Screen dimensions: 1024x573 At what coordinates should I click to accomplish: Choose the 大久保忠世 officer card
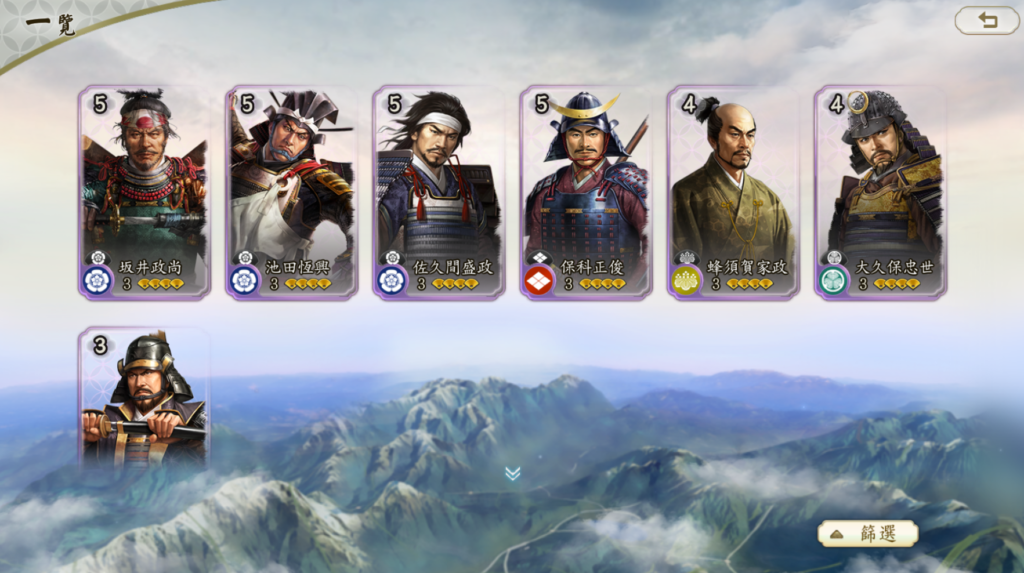(880, 191)
